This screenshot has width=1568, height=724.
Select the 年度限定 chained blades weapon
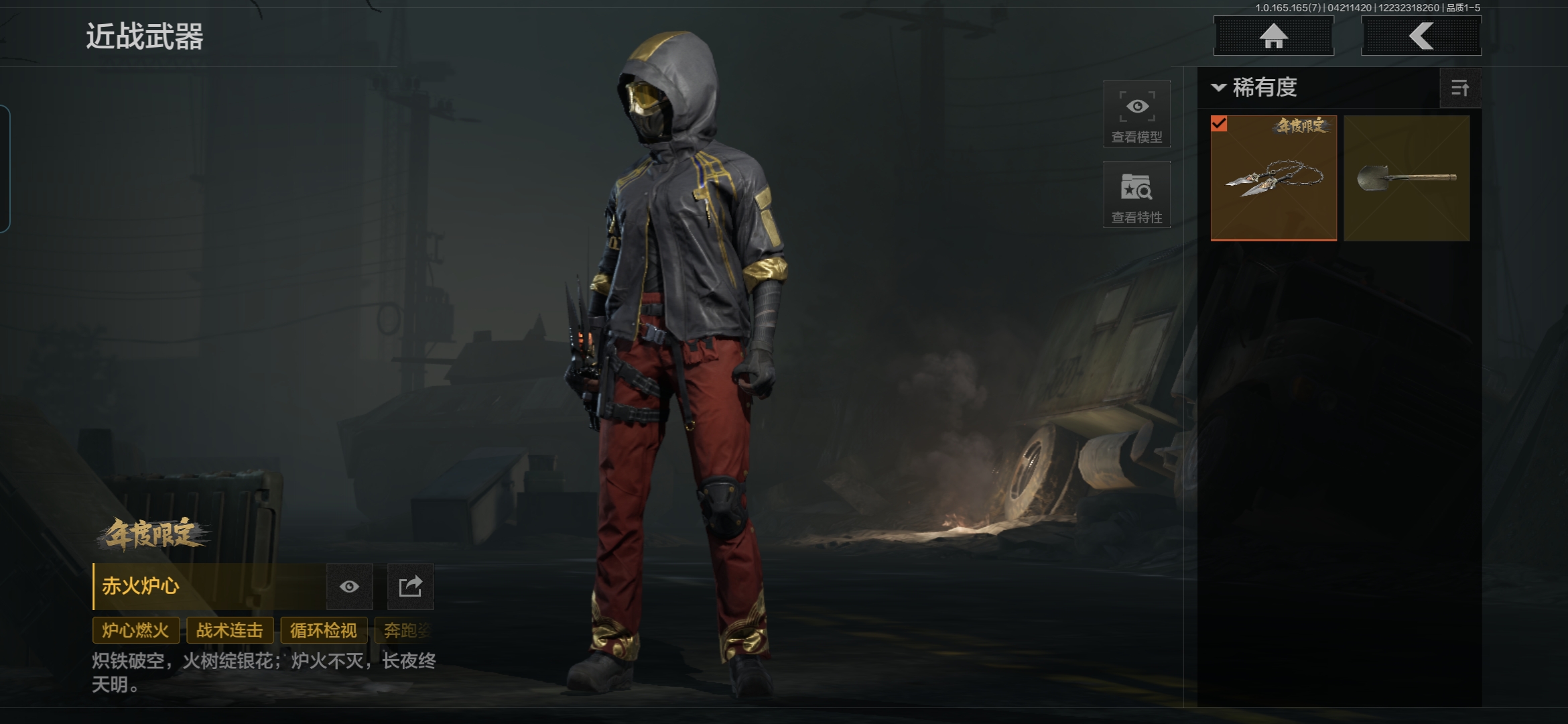coord(1273,178)
